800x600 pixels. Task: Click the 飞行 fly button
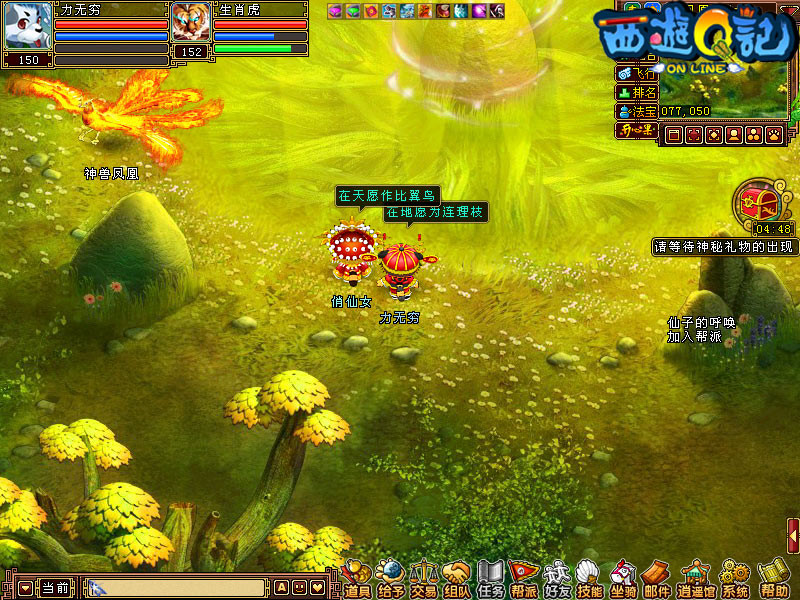coord(636,73)
